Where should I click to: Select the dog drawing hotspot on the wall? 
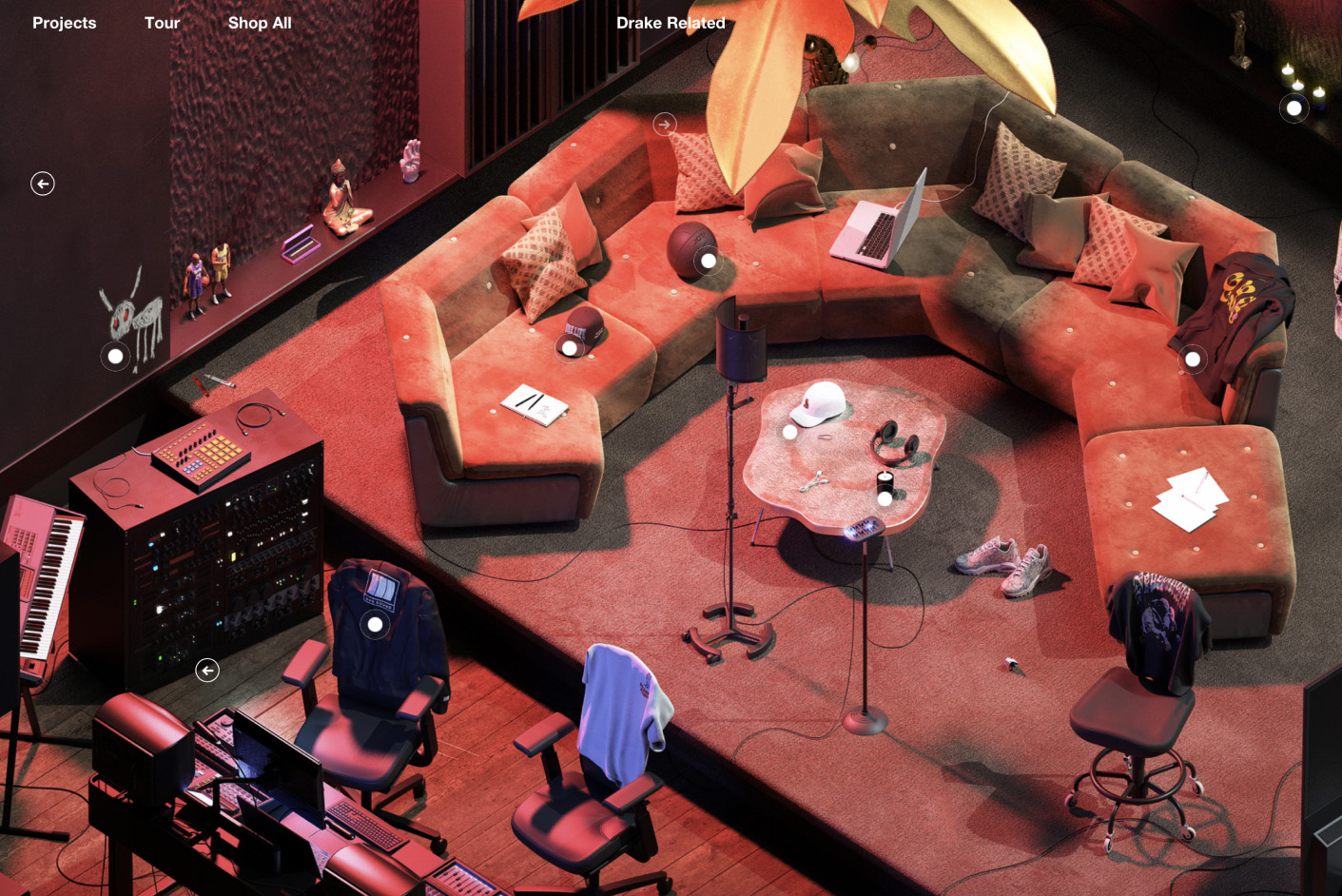pos(115,356)
